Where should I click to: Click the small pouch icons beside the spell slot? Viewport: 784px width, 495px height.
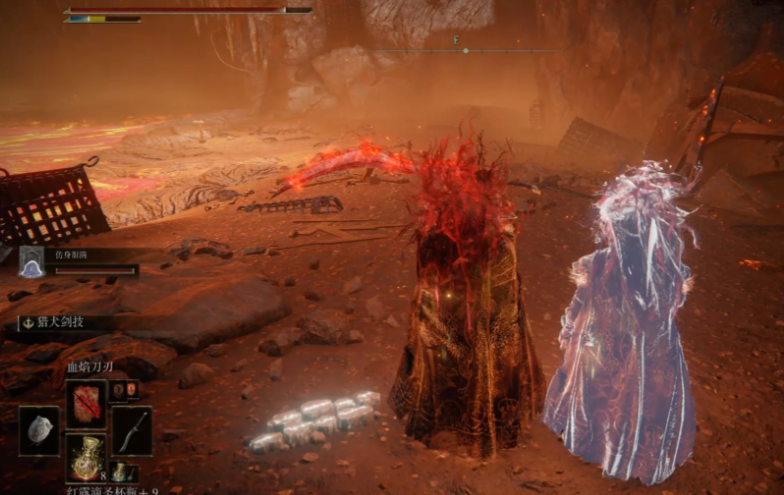point(125,390)
